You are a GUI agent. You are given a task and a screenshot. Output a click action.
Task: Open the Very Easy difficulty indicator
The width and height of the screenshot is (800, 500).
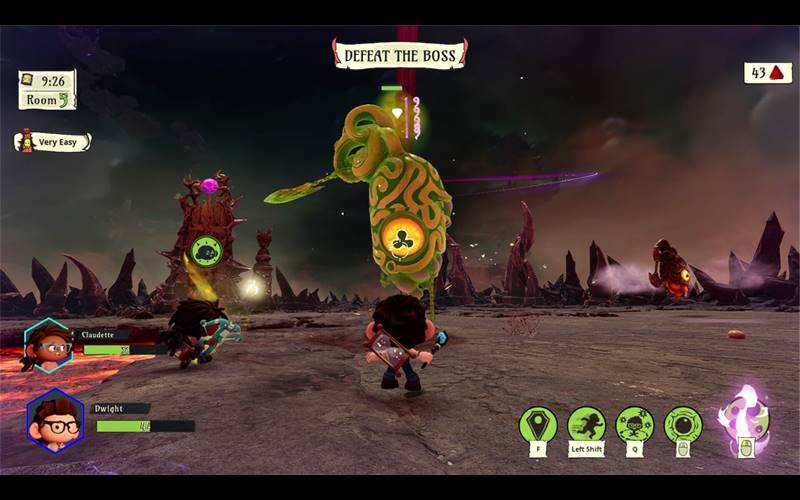[52, 142]
